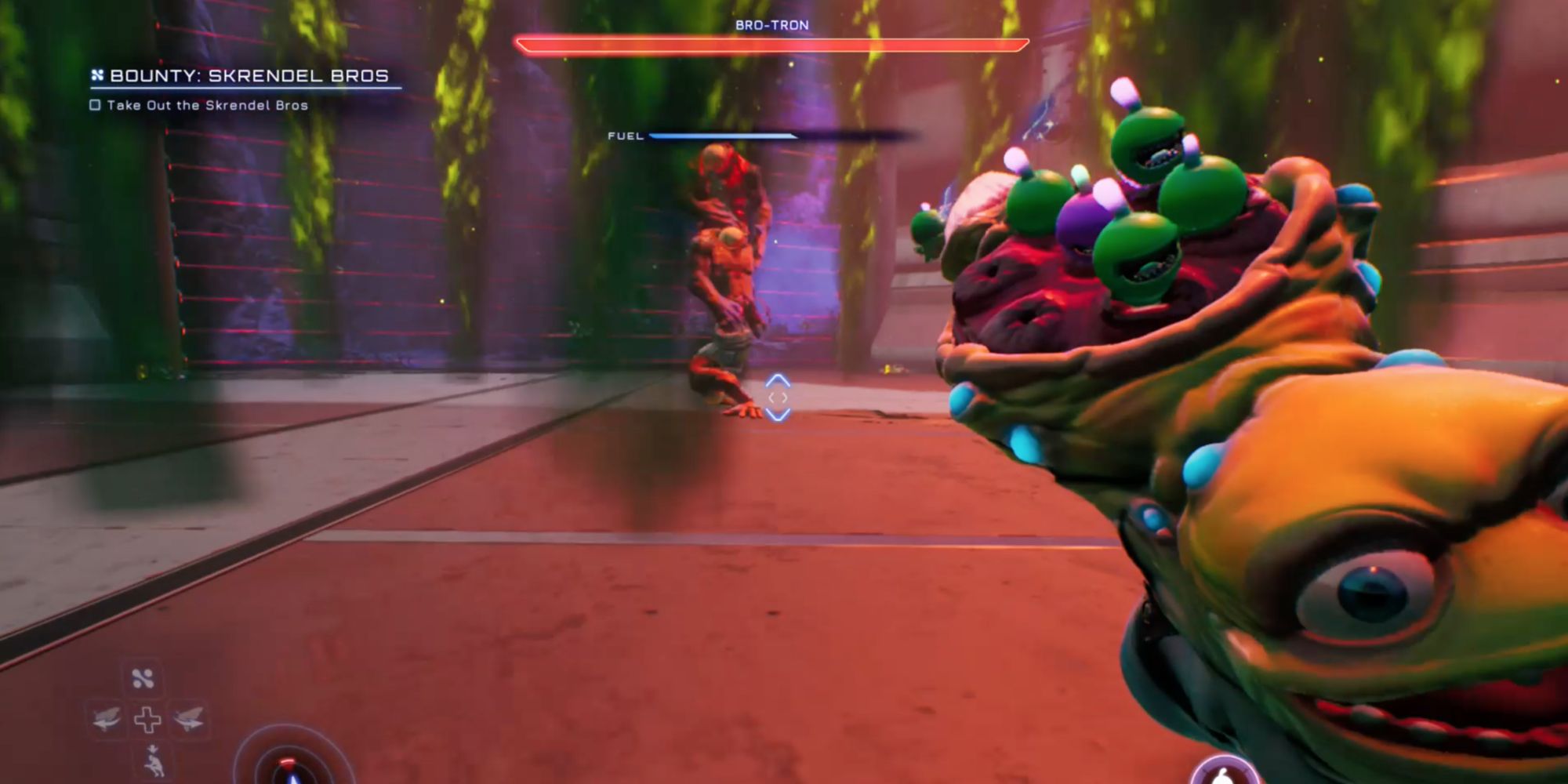Click the 'Take Out the Skrendel Bros' objective text
Image resolution: width=1568 pixels, height=784 pixels.
(x=208, y=104)
